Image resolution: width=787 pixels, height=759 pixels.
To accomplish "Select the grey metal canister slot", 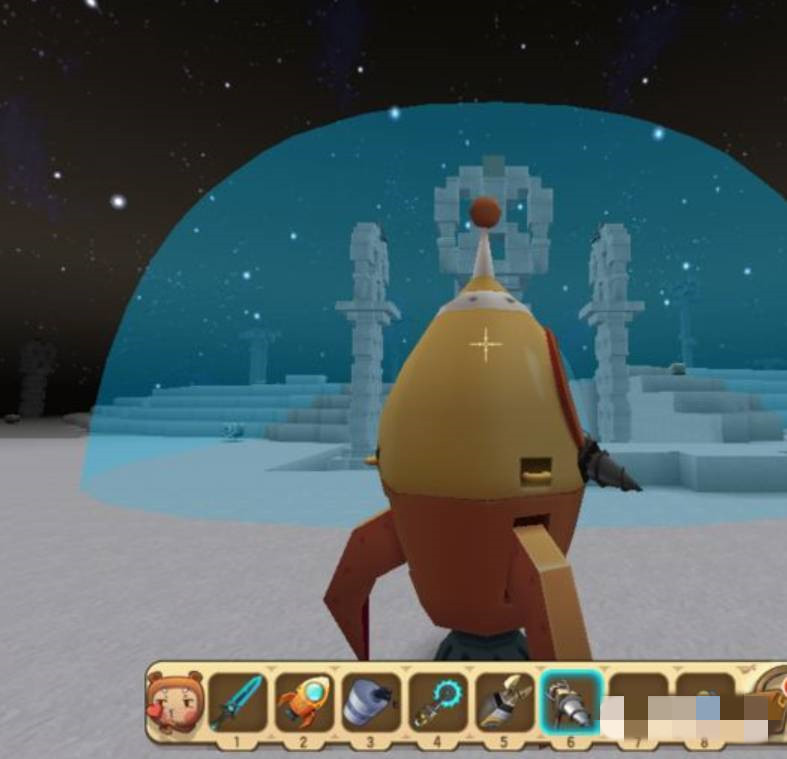I will click(371, 703).
